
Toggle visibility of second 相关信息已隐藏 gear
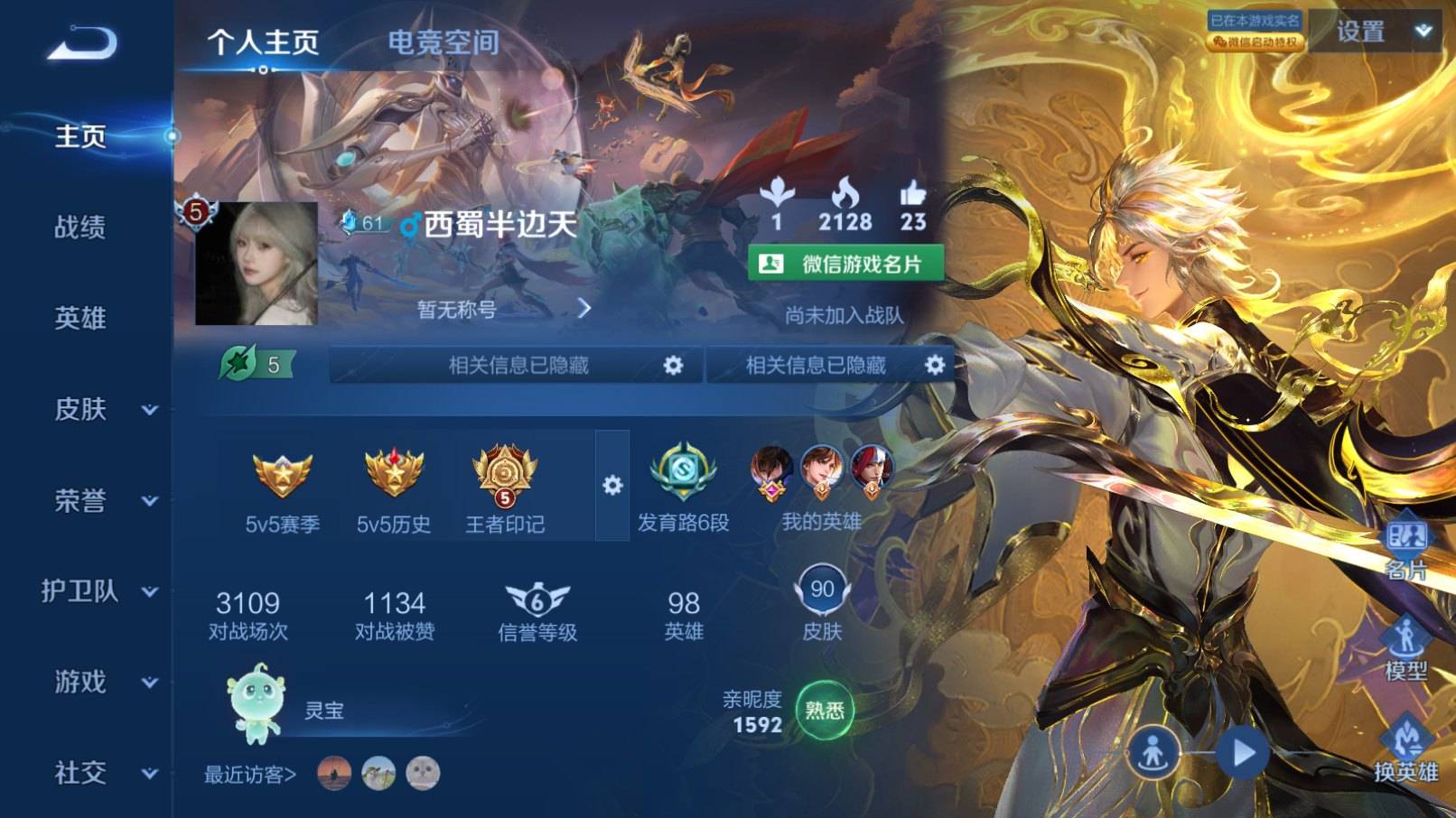pyautogui.click(x=937, y=365)
